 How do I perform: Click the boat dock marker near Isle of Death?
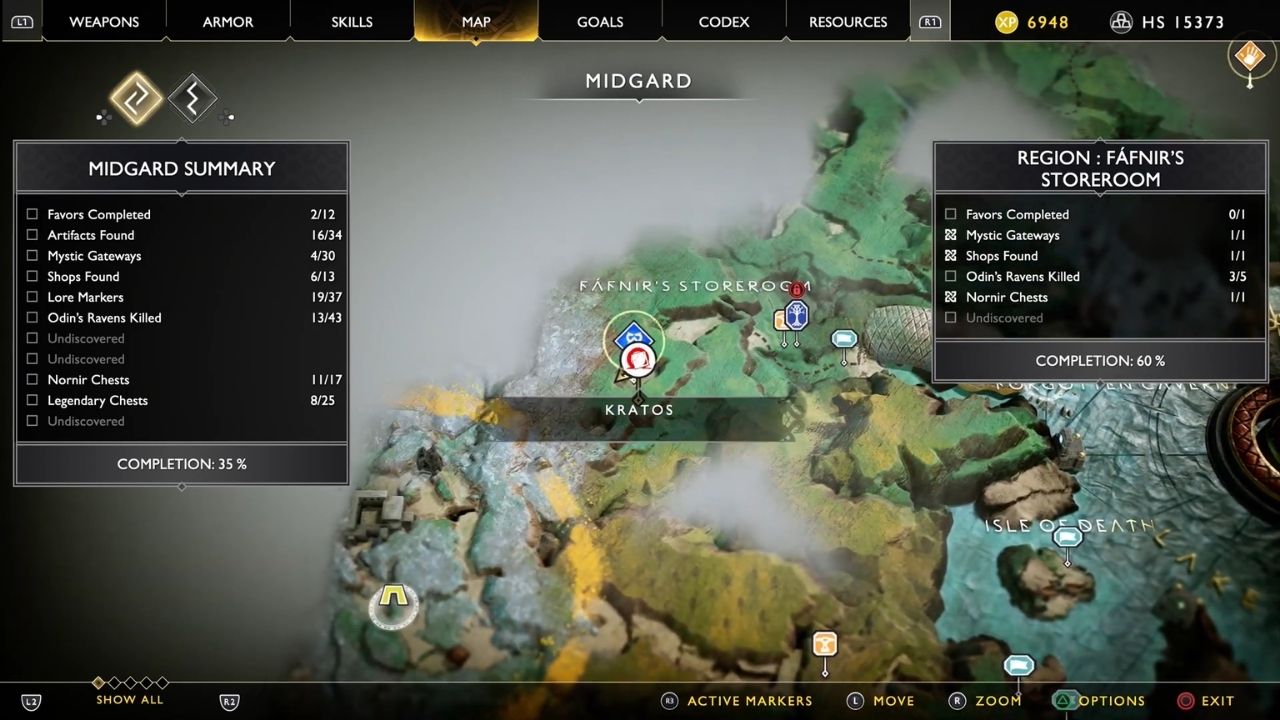click(1067, 538)
